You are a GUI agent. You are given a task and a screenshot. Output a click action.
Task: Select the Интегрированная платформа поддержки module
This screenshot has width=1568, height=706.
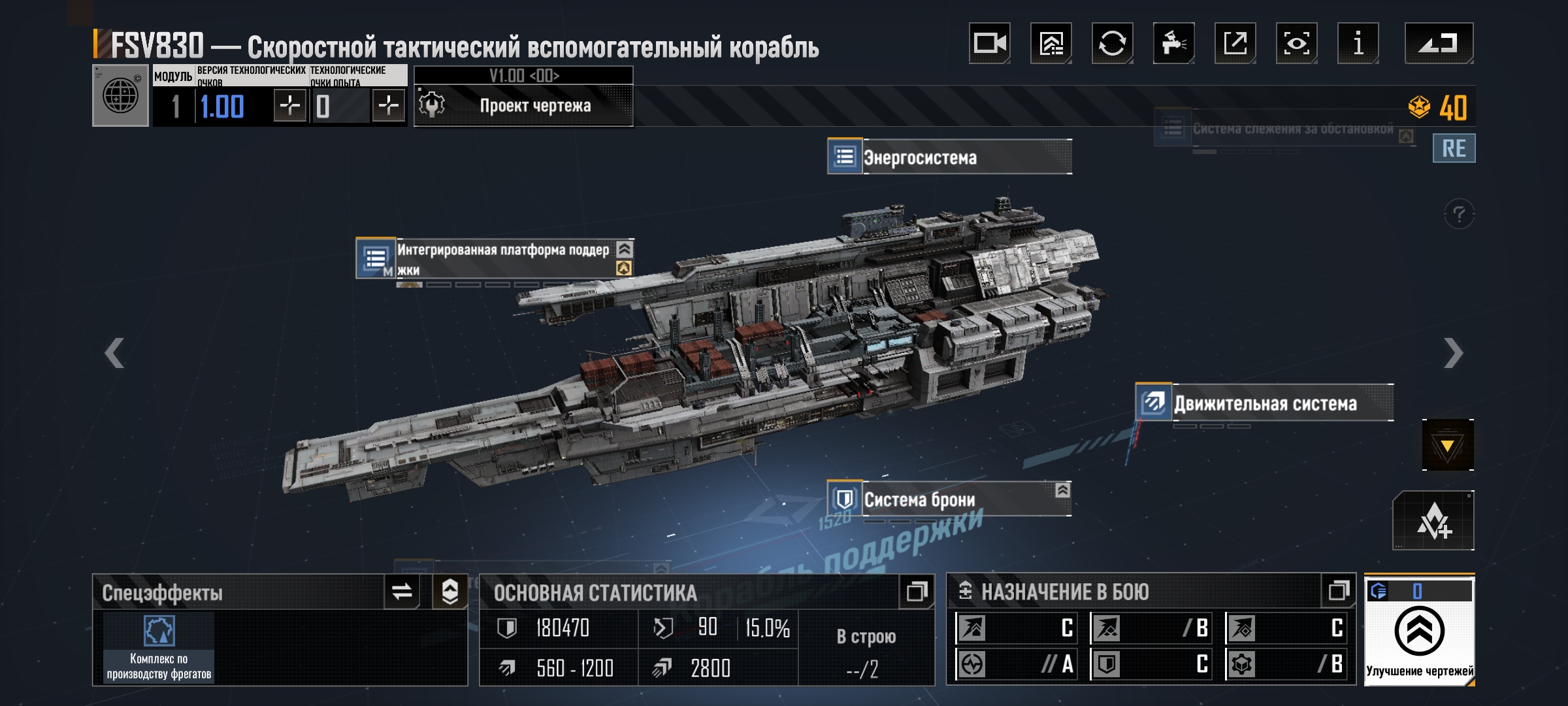495,259
